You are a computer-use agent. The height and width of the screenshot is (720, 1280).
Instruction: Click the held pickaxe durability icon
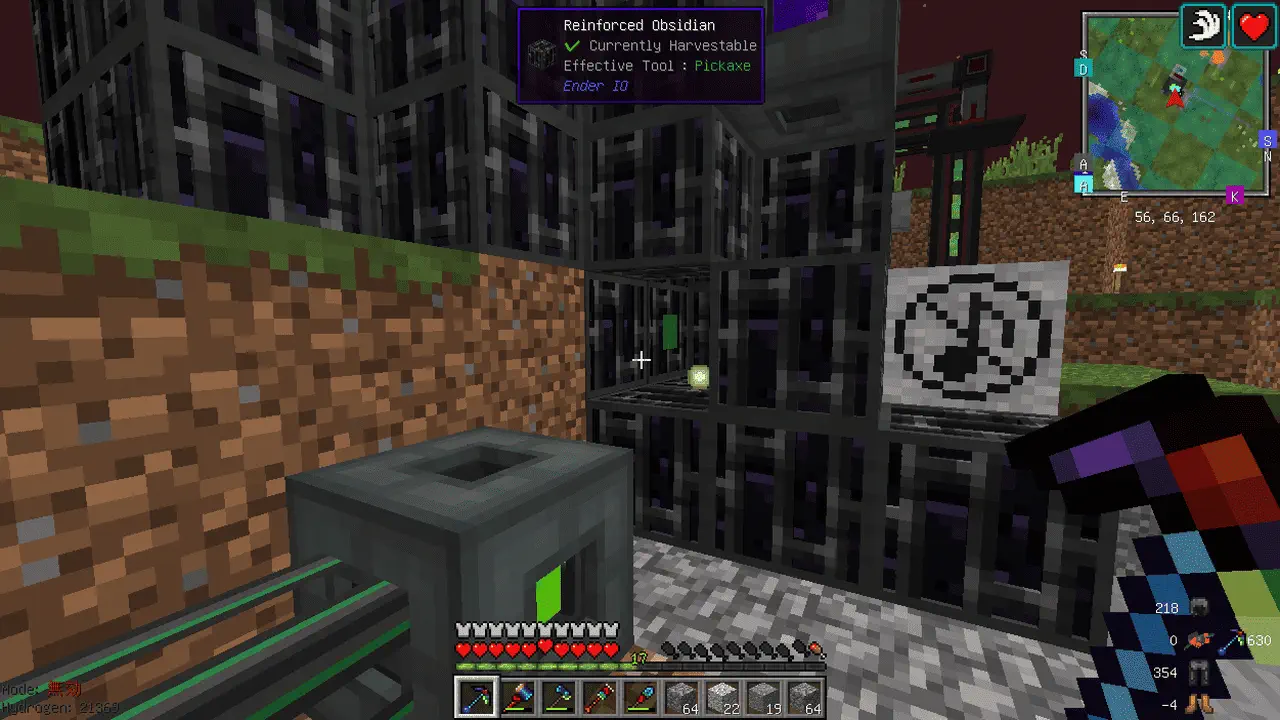click(x=1231, y=640)
